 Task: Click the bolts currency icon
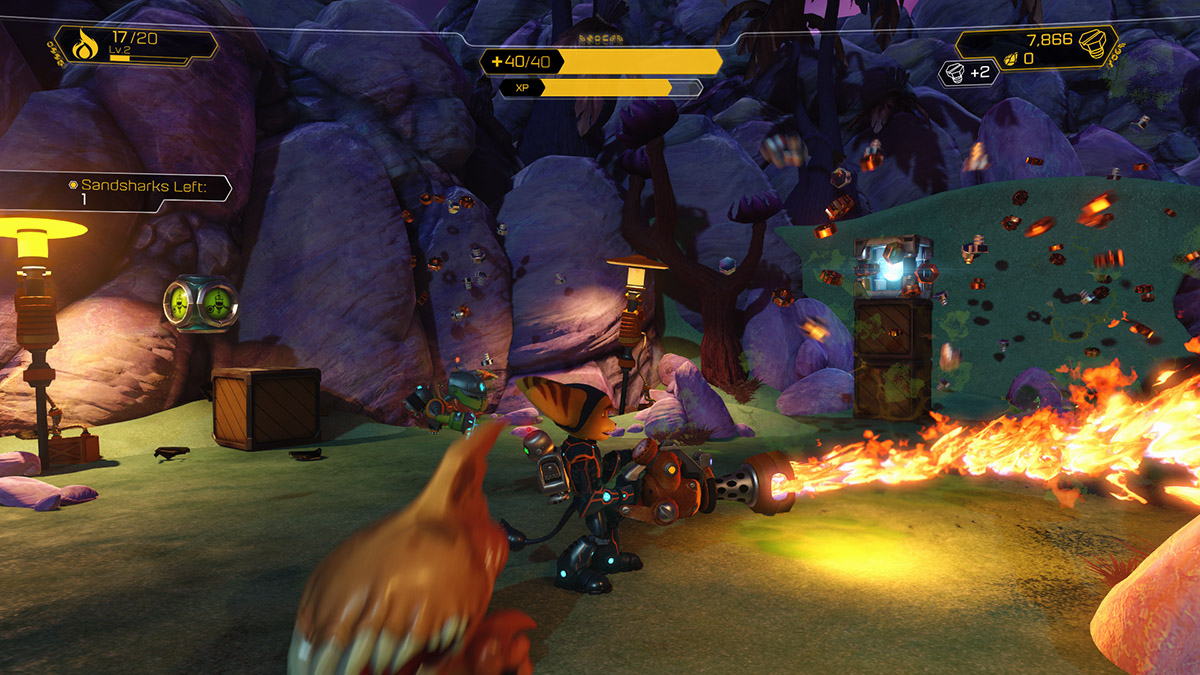click(1096, 42)
